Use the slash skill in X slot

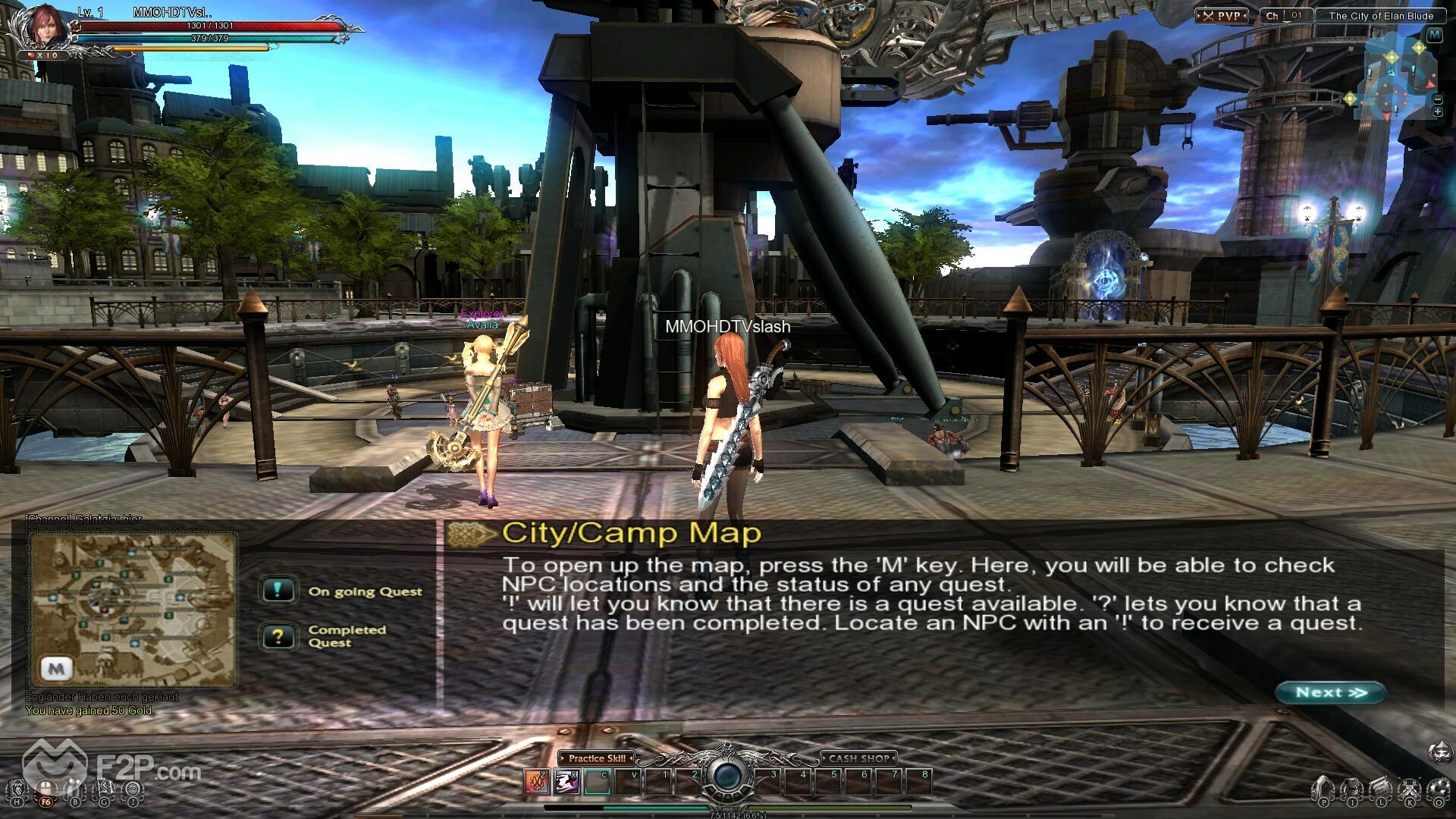tap(566, 780)
